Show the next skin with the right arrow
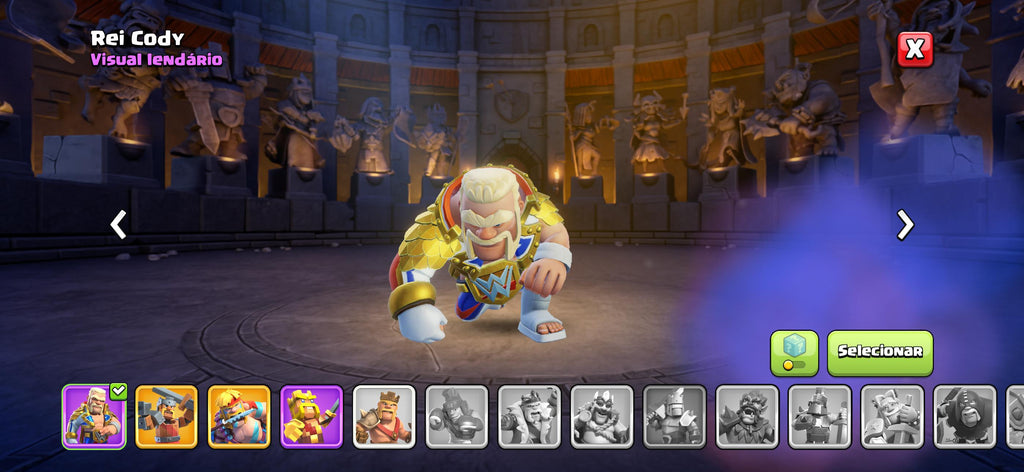 point(905,225)
